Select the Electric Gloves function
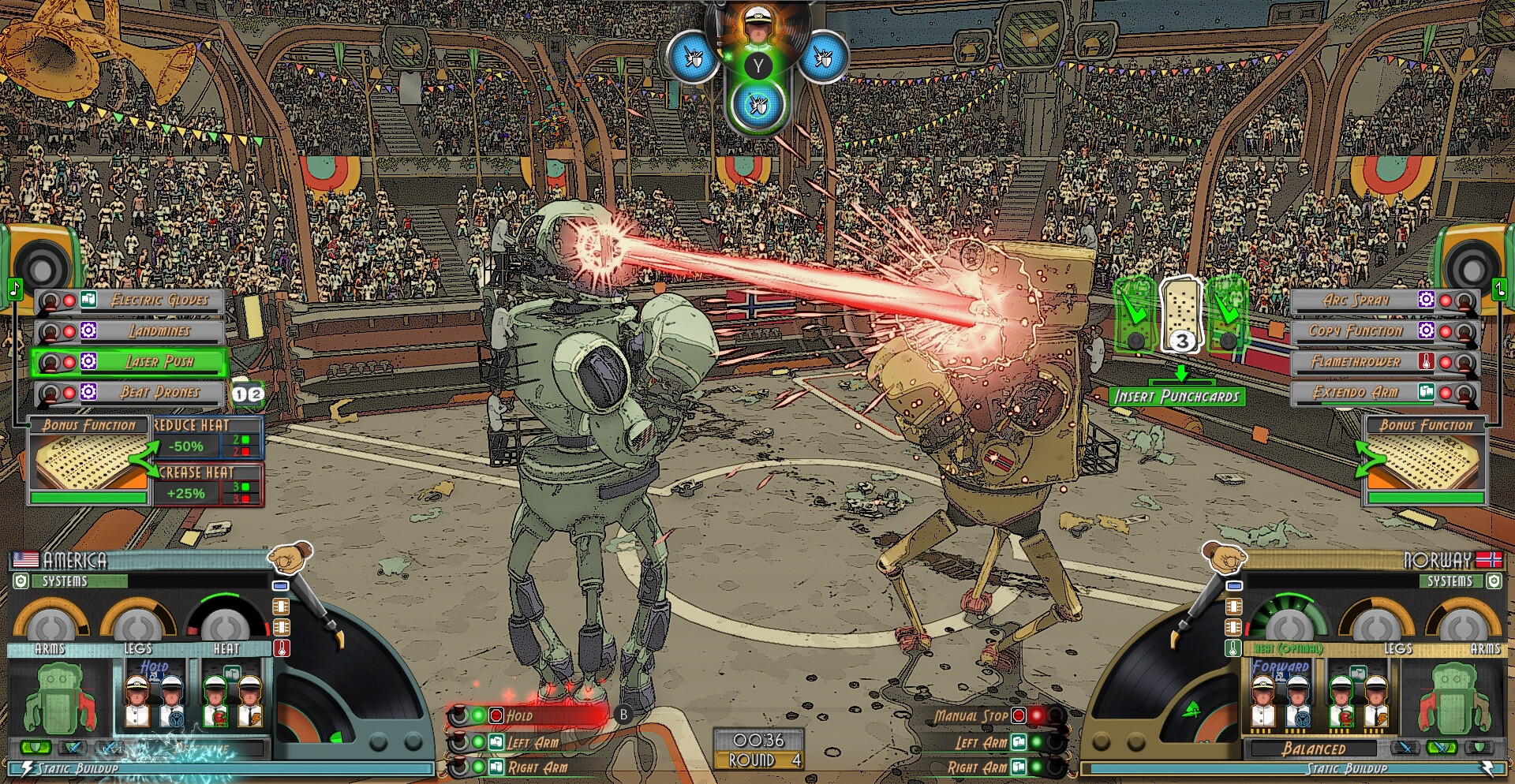Image resolution: width=1515 pixels, height=784 pixels. [x=158, y=301]
